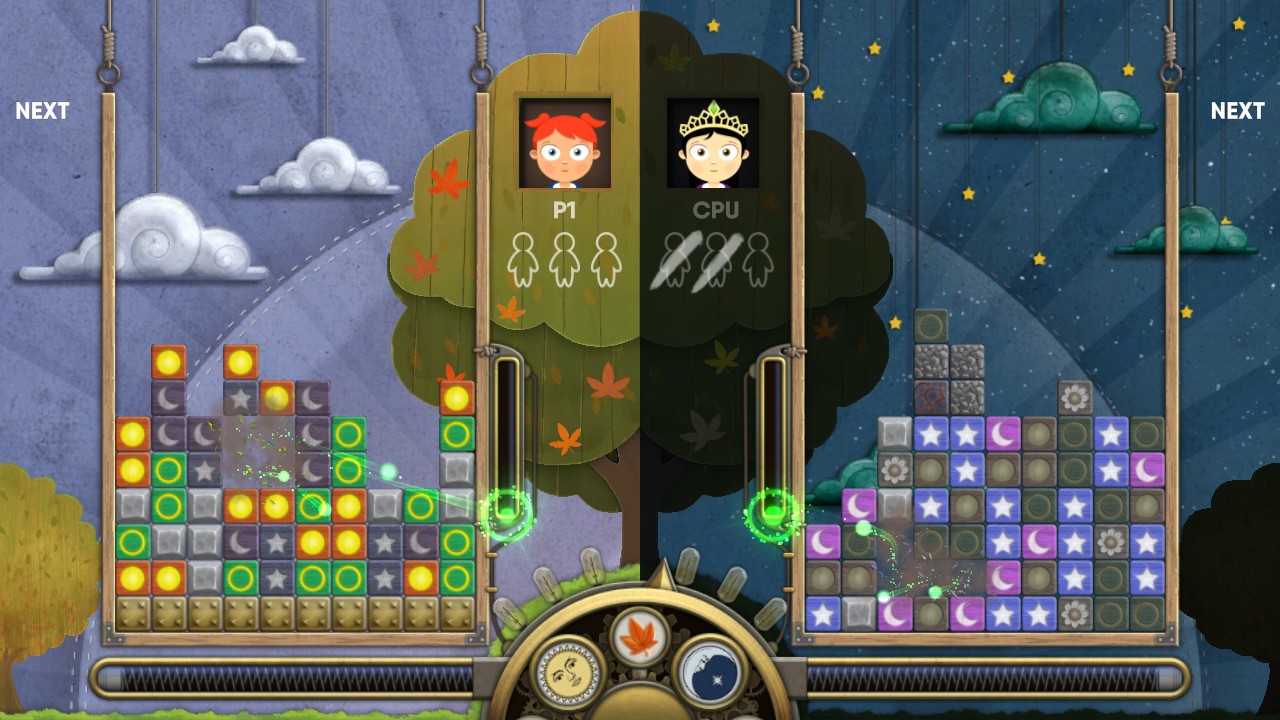Click the left NEXT label
Viewport: 1280px width, 720px height.
pyautogui.click(x=42, y=111)
